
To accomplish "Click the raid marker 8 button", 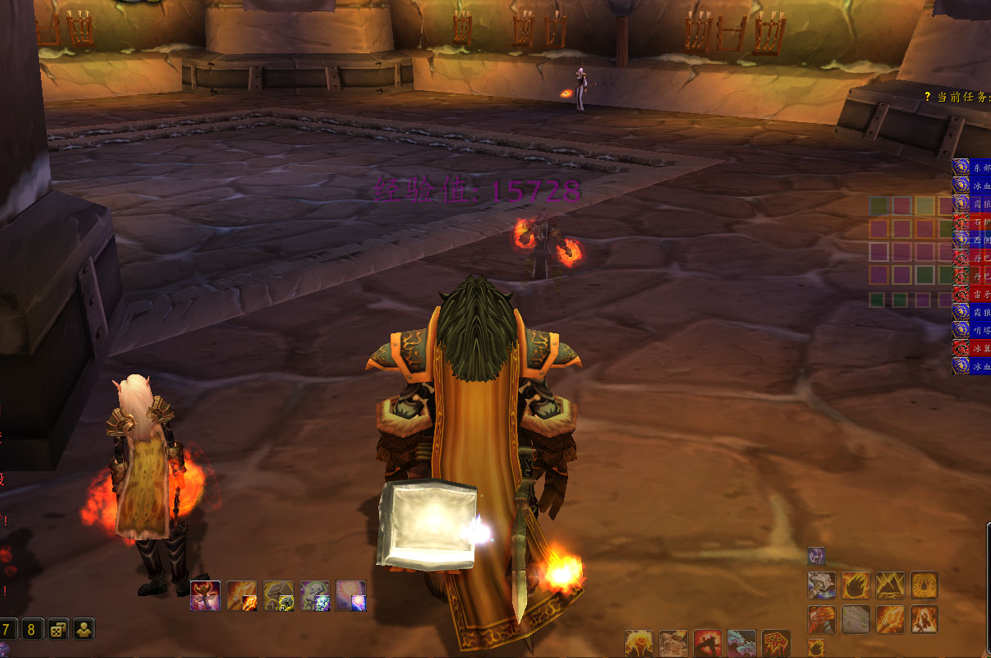I will click(x=32, y=629).
